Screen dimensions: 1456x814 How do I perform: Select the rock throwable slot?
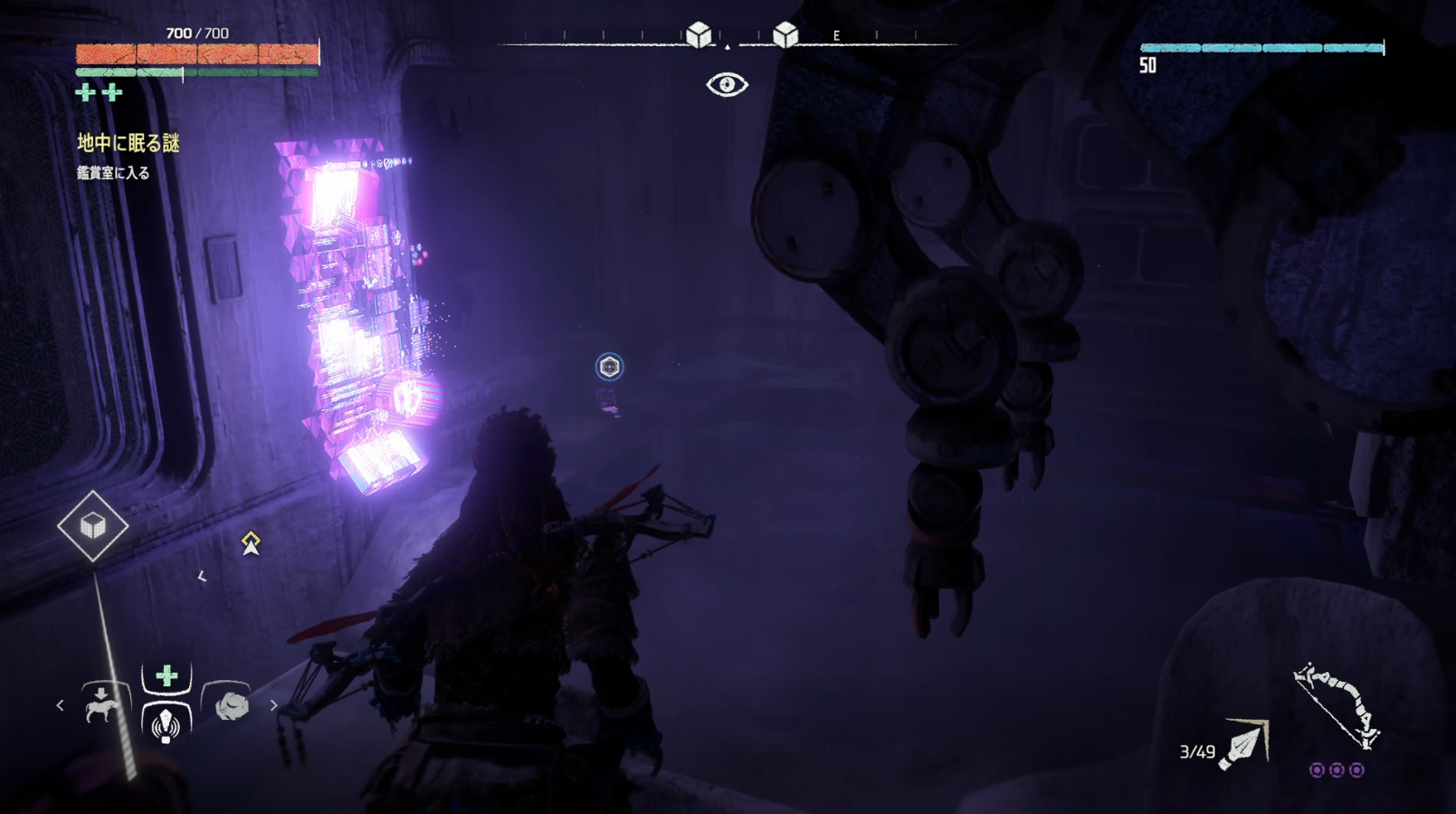pyautogui.click(x=232, y=704)
